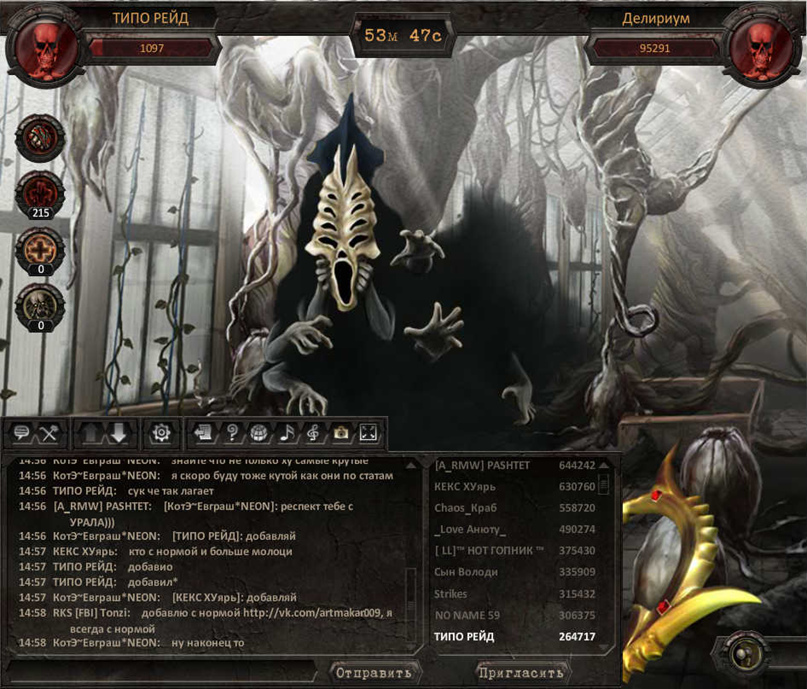Use the red claw ability showing 215
This screenshot has width=807, height=689.
click(x=40, y=191)
